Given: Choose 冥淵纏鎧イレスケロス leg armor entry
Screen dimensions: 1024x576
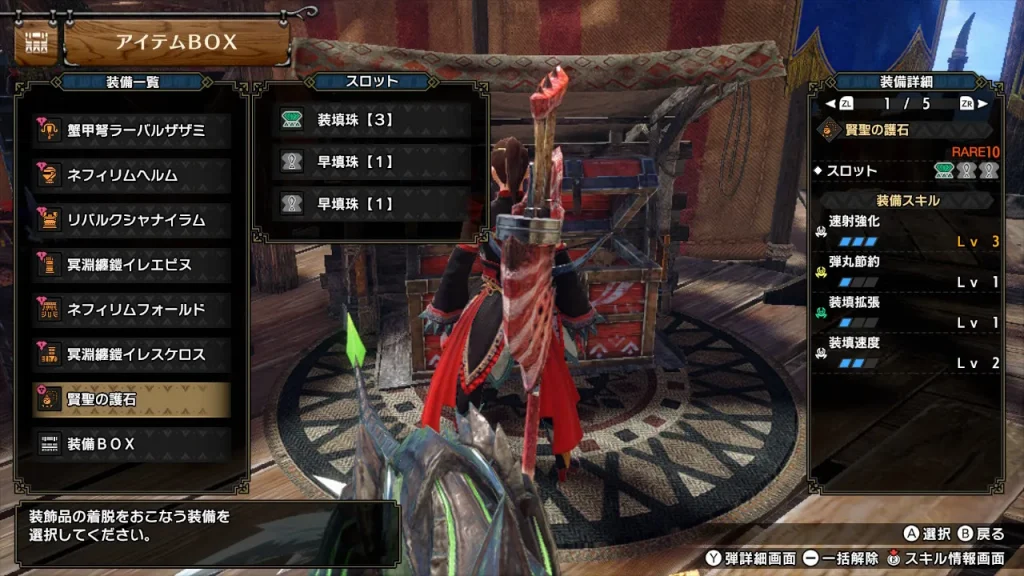Looking at the screenshot, I should pos(131,354).
